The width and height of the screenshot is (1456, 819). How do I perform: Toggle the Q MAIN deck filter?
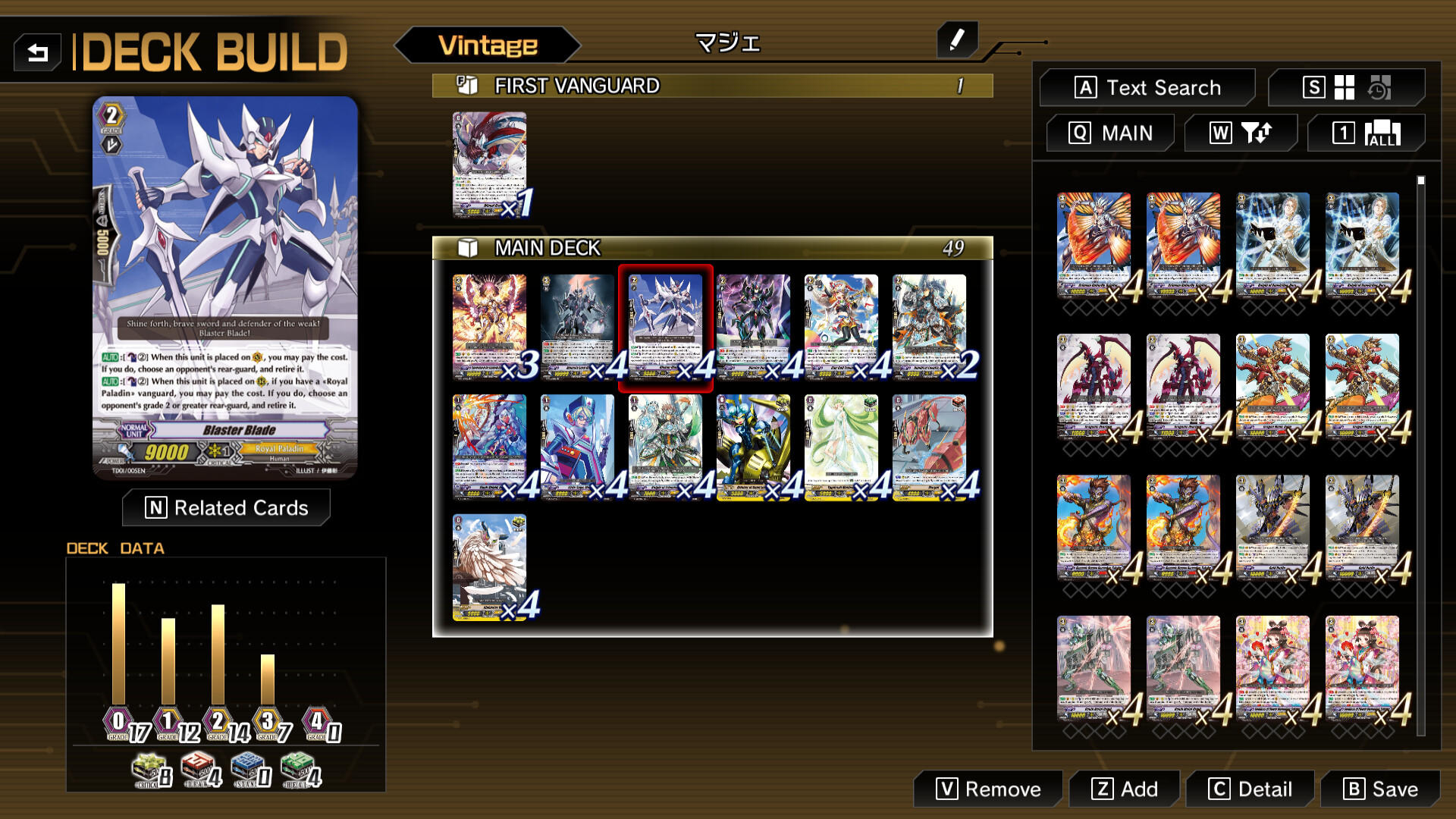pyautogui.click(x=1110, y=132)
